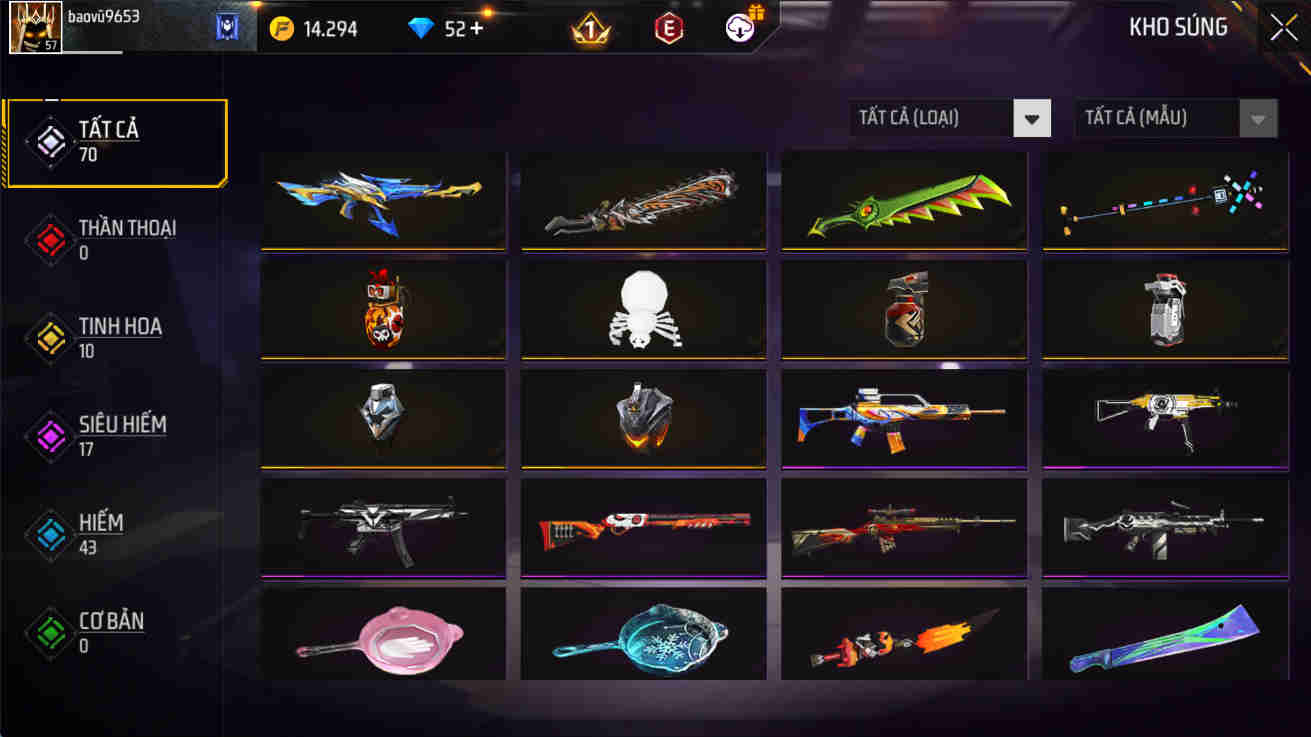This screenshot has height=737, width=1311.
Task: Switch to the HIẾM category showing 43 items
Action: pos(100,531)
